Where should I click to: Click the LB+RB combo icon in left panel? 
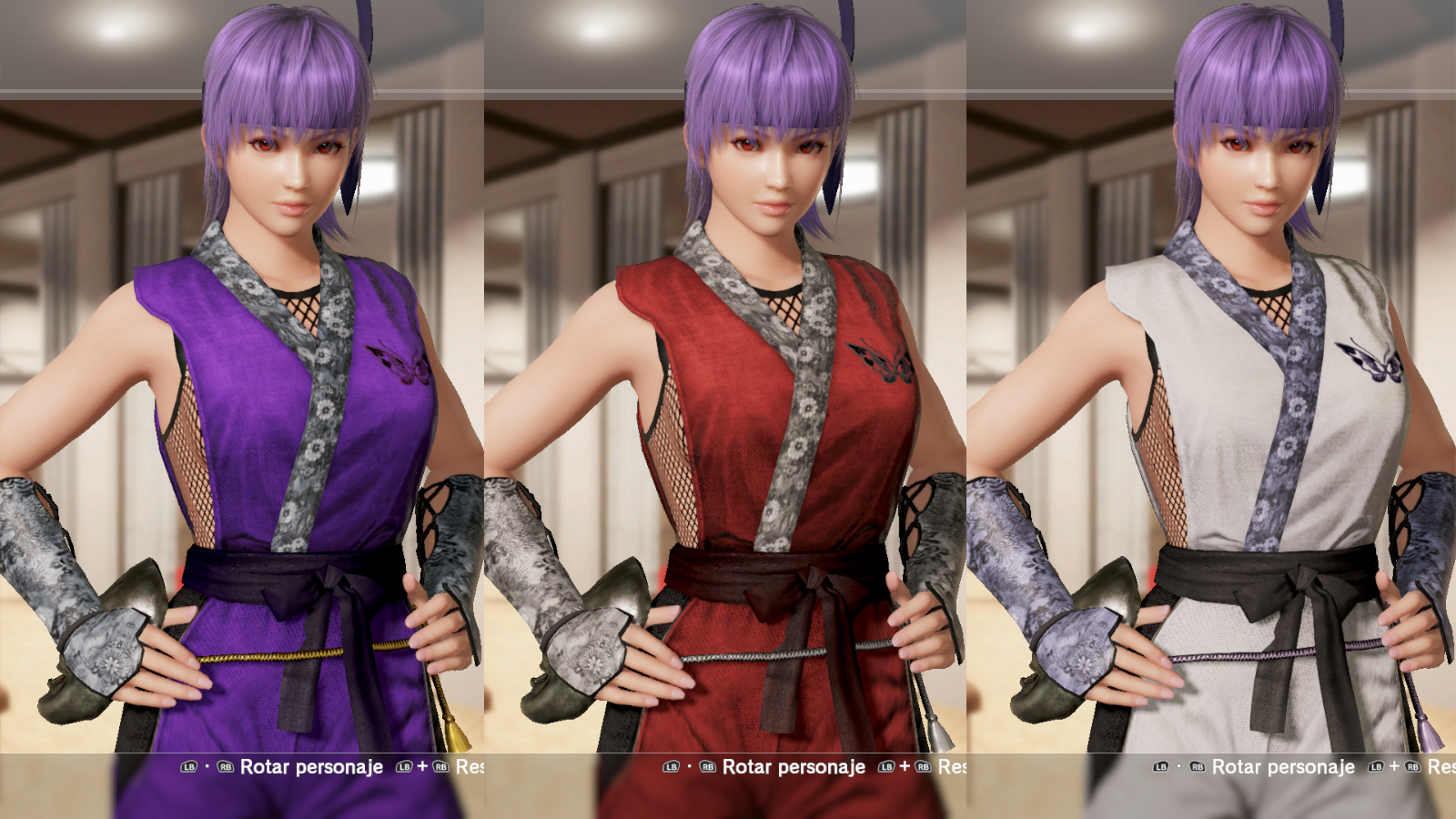pyautogui.click(x=423, y=767)
